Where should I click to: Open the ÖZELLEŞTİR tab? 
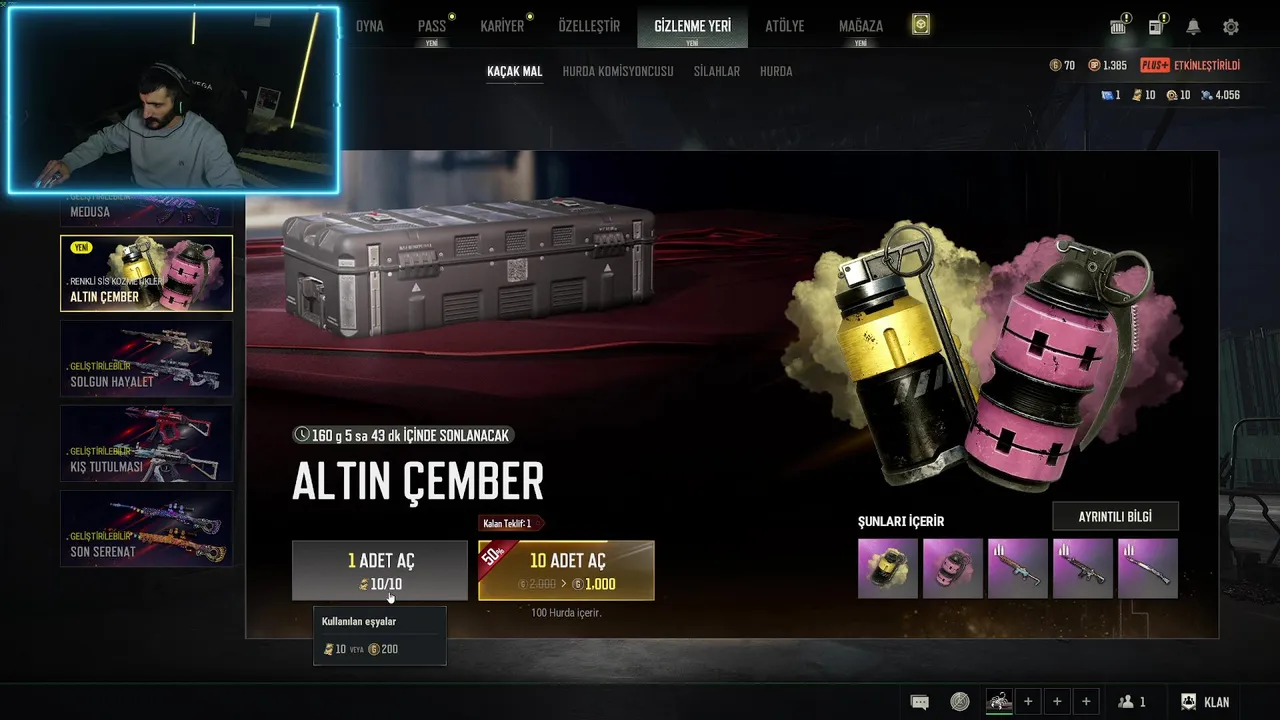click(589, 26)
